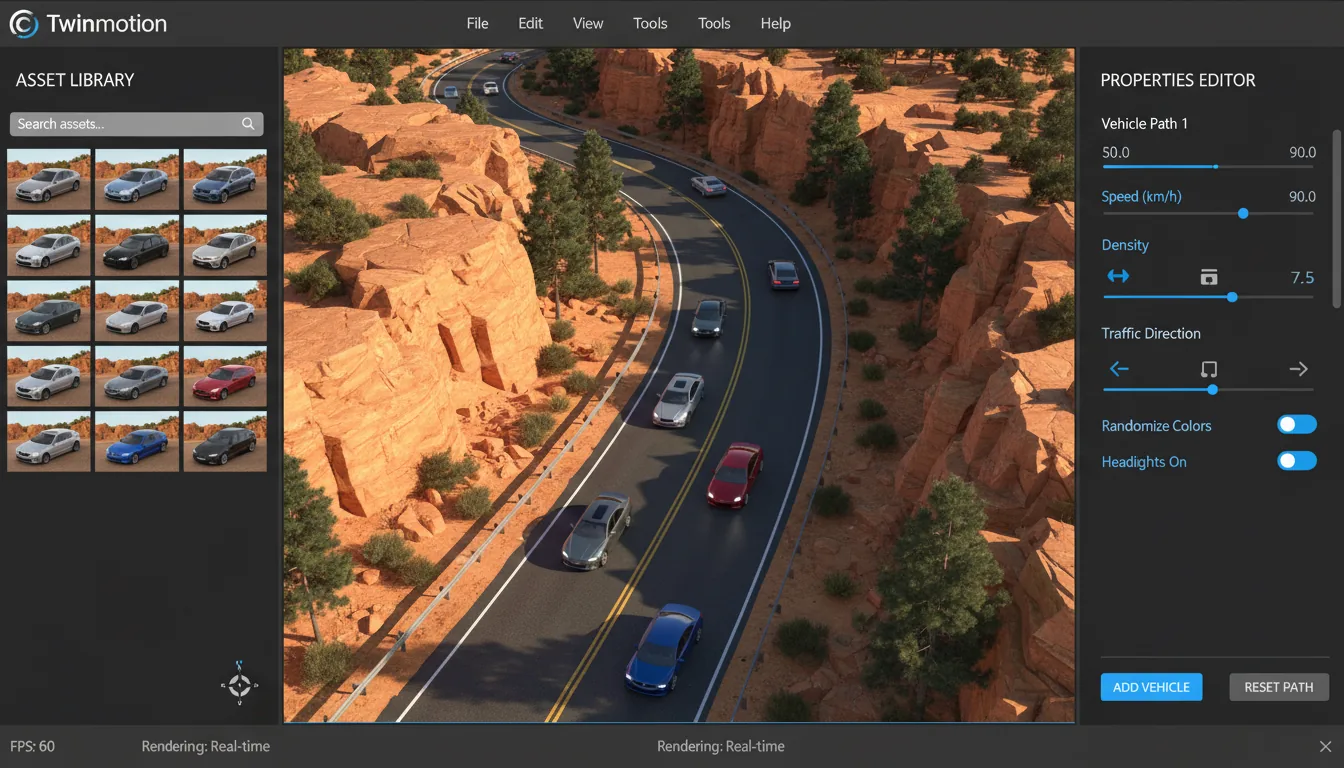Screen dimensions: 1344x768
Task: Select the left arrow icon under Traffic Direction
Action: pyautogui.click(x=1119, y=368)
